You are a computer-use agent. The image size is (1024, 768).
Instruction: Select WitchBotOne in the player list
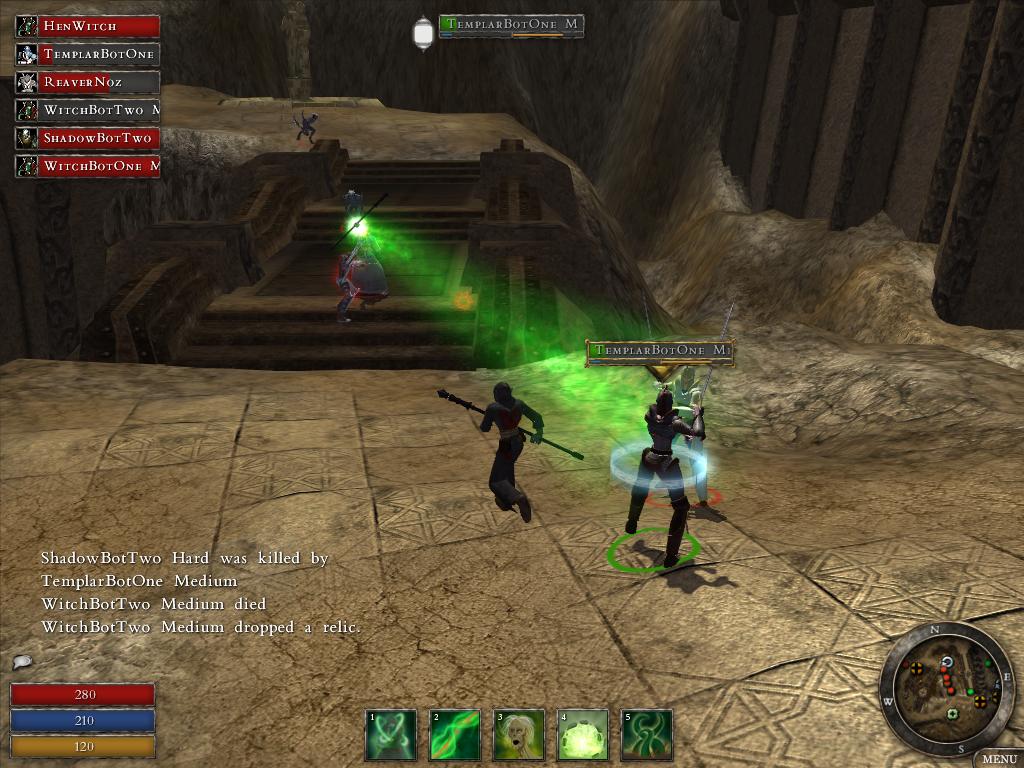tap(88, 166)
